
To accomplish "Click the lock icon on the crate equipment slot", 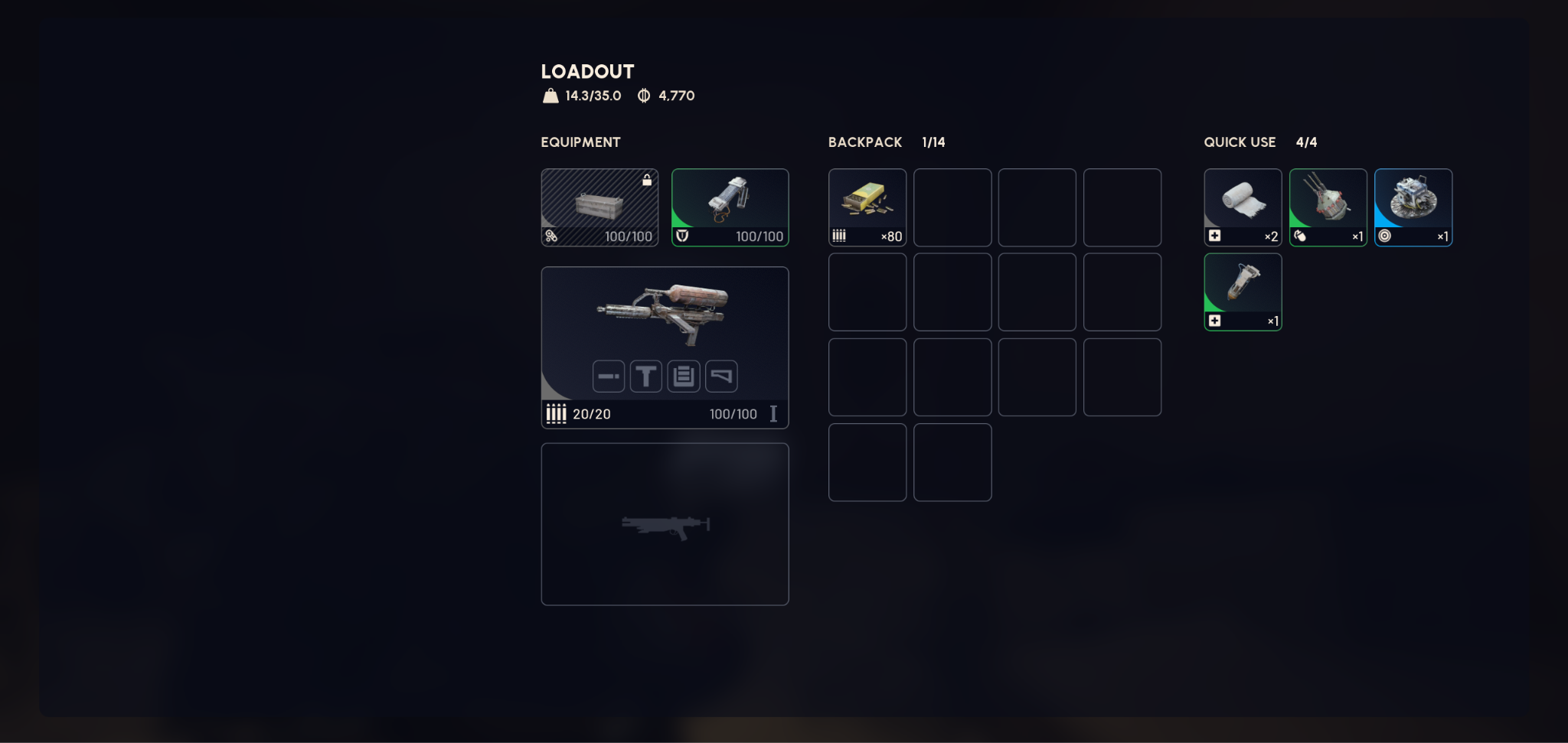I will (x=647, y=179).
